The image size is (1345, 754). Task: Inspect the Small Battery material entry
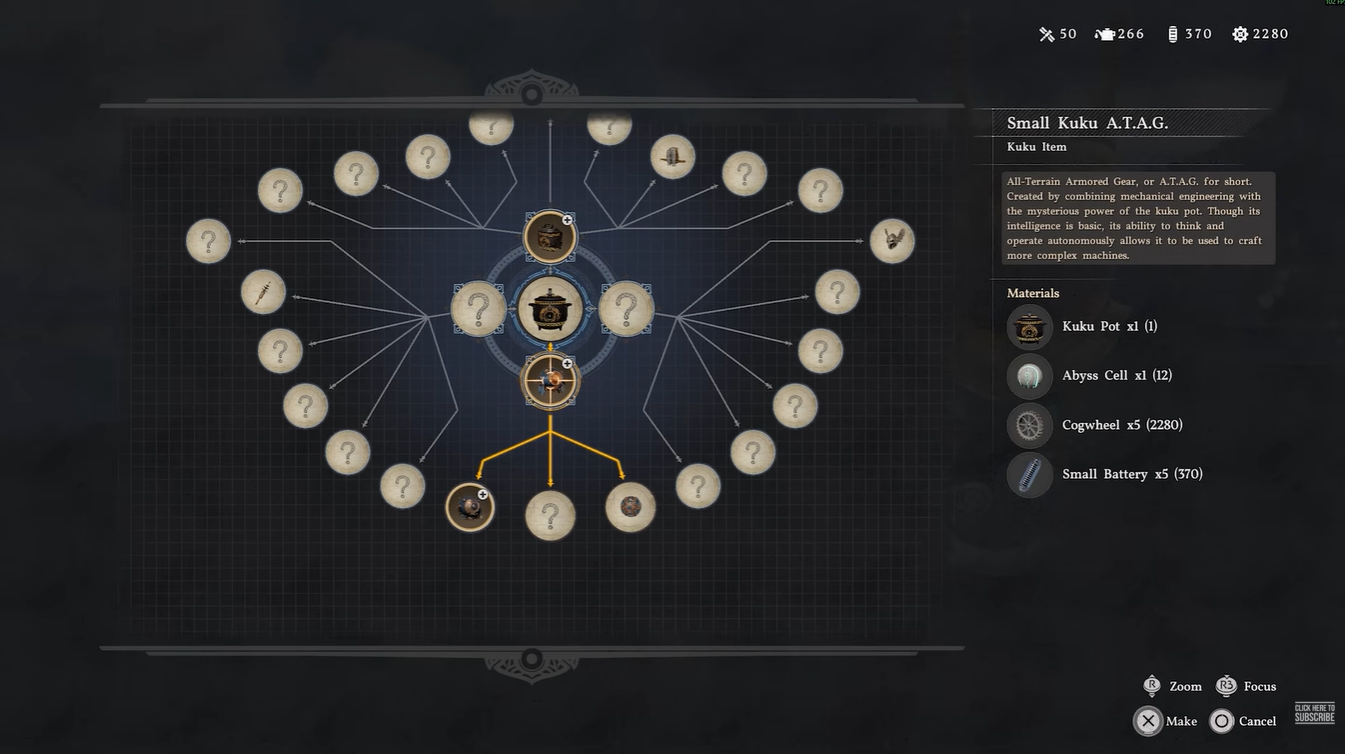coord(1105,474)
